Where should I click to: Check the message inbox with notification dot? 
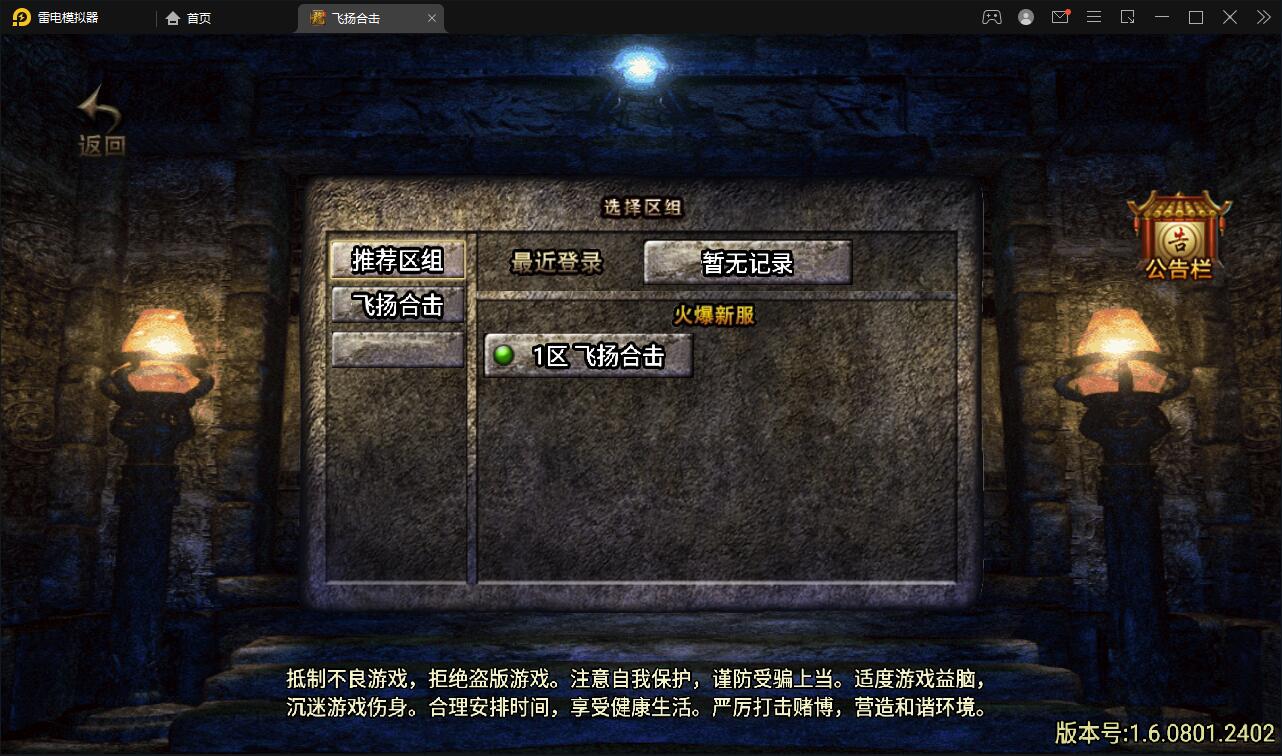click(1060, 17)
